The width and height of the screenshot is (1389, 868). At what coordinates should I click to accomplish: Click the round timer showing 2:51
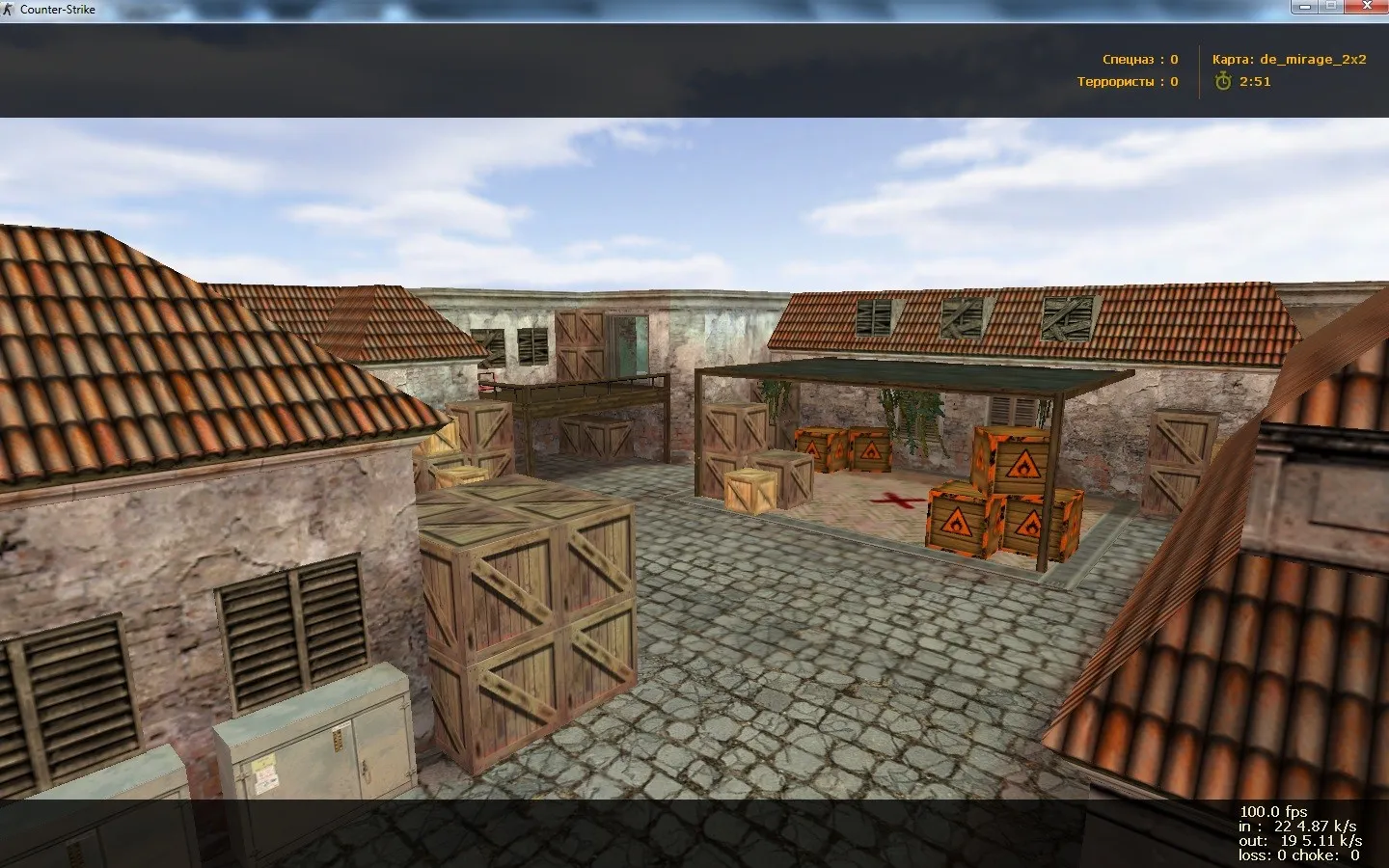(1254, 82)
